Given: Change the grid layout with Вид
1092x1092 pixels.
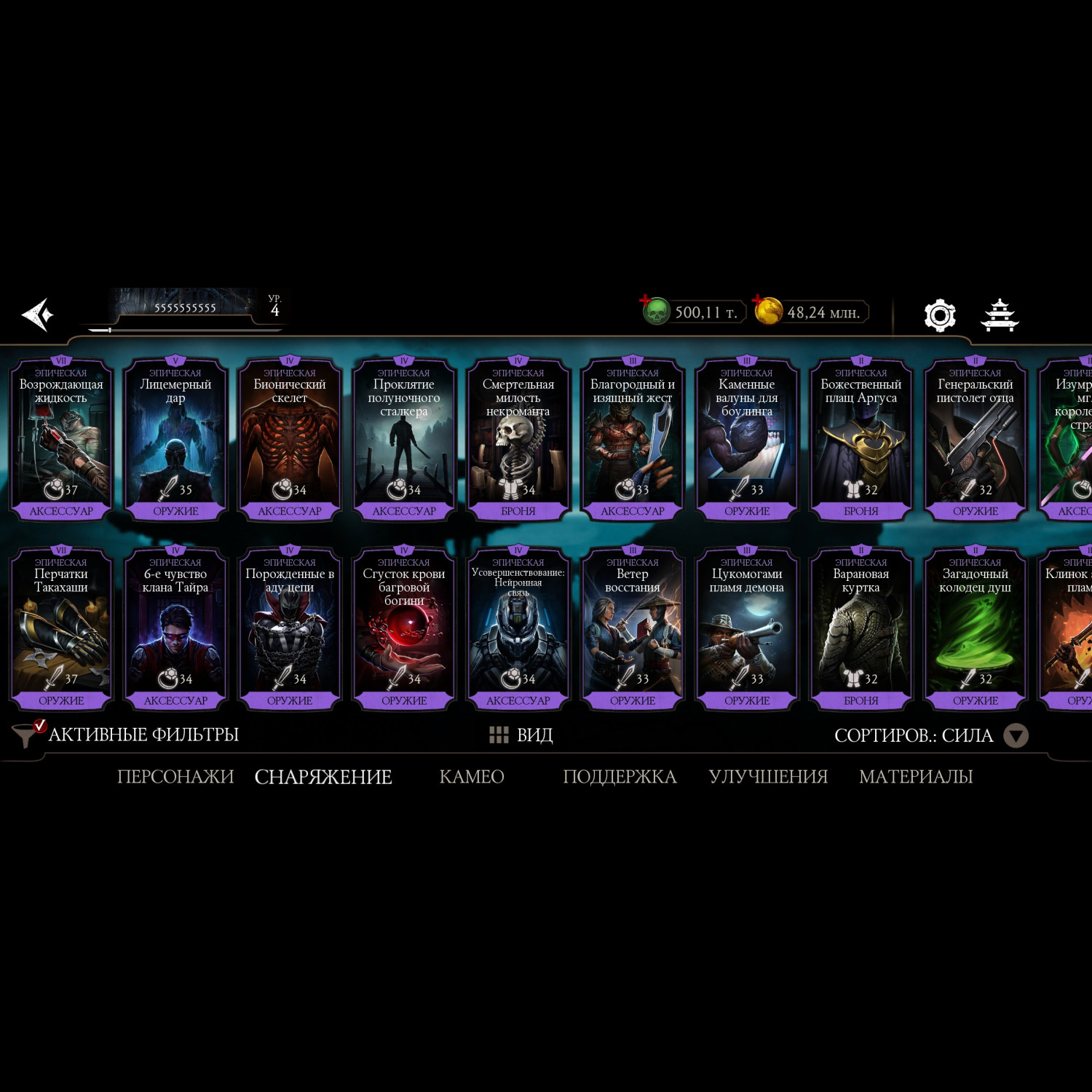Looking at the screenshot, I should (521, 735).
